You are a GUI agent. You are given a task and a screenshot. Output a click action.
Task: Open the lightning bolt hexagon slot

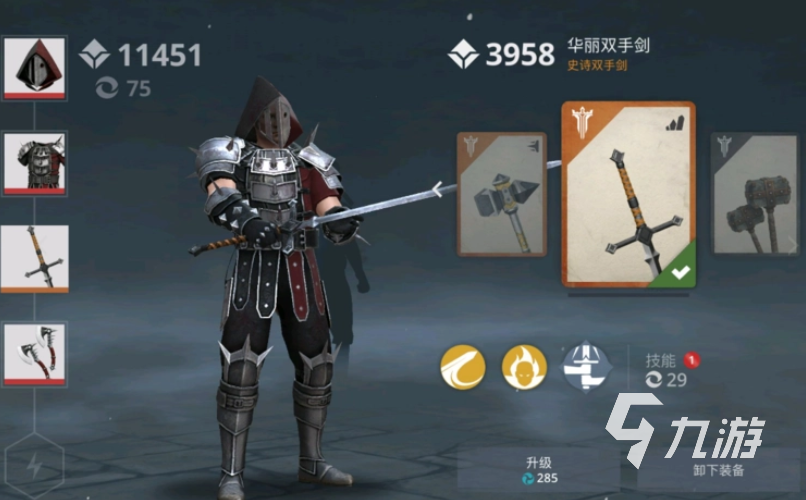(x=35, y=465)
